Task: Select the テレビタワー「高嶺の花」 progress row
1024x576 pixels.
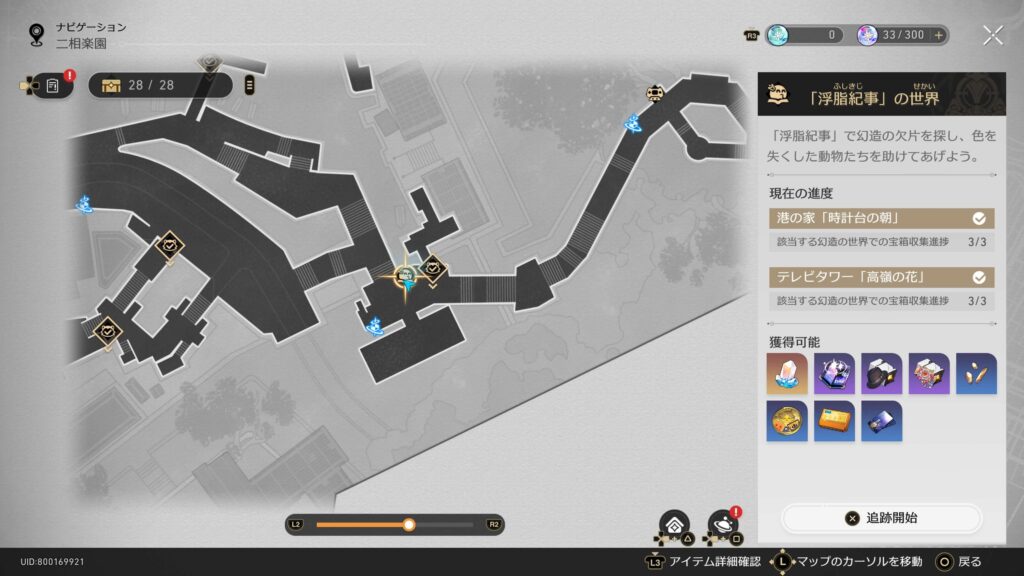Action: 880,278
